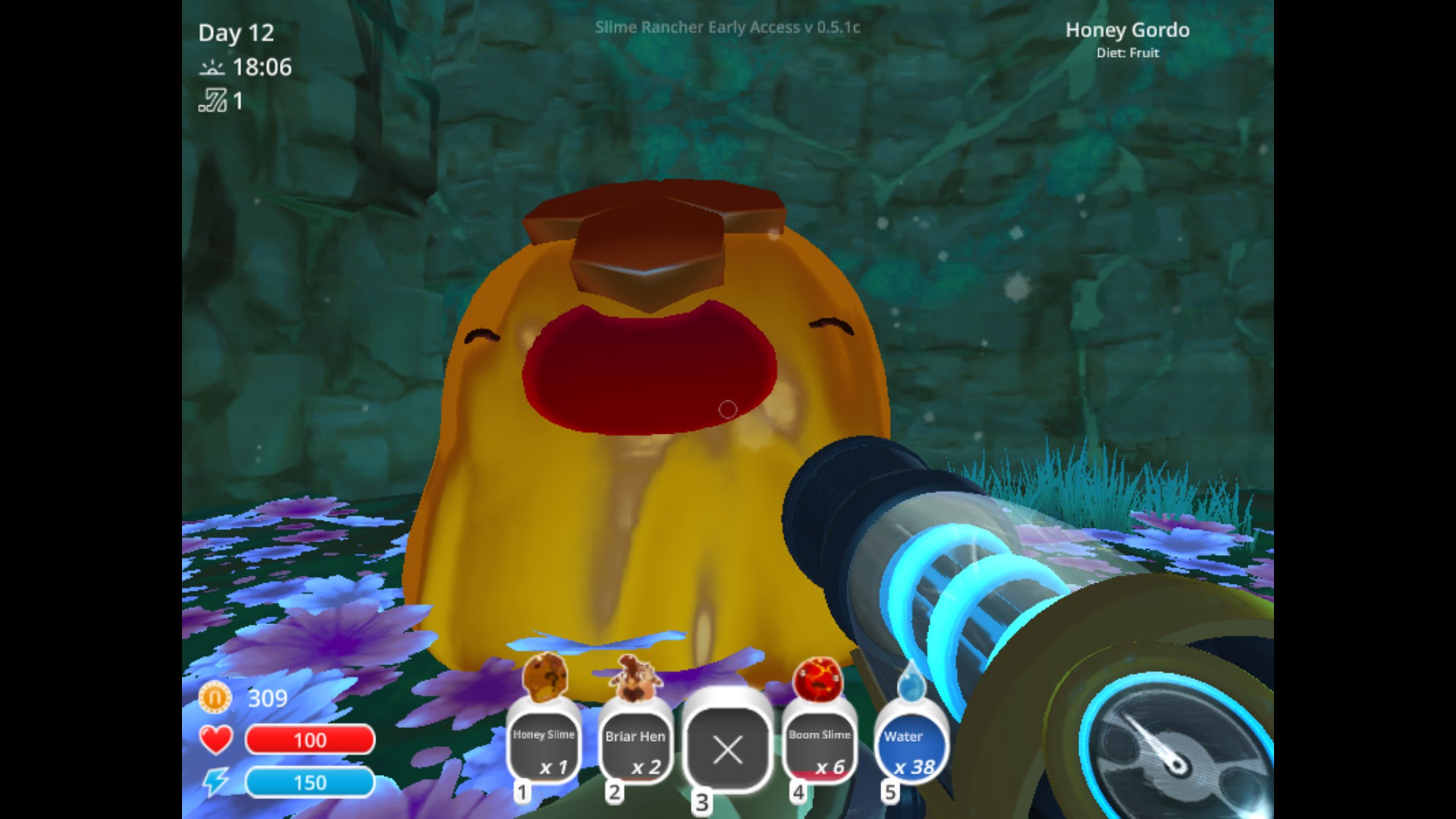The image size is (1456, 819).
Task: Click the Day 12 counter
Action: 236,33
